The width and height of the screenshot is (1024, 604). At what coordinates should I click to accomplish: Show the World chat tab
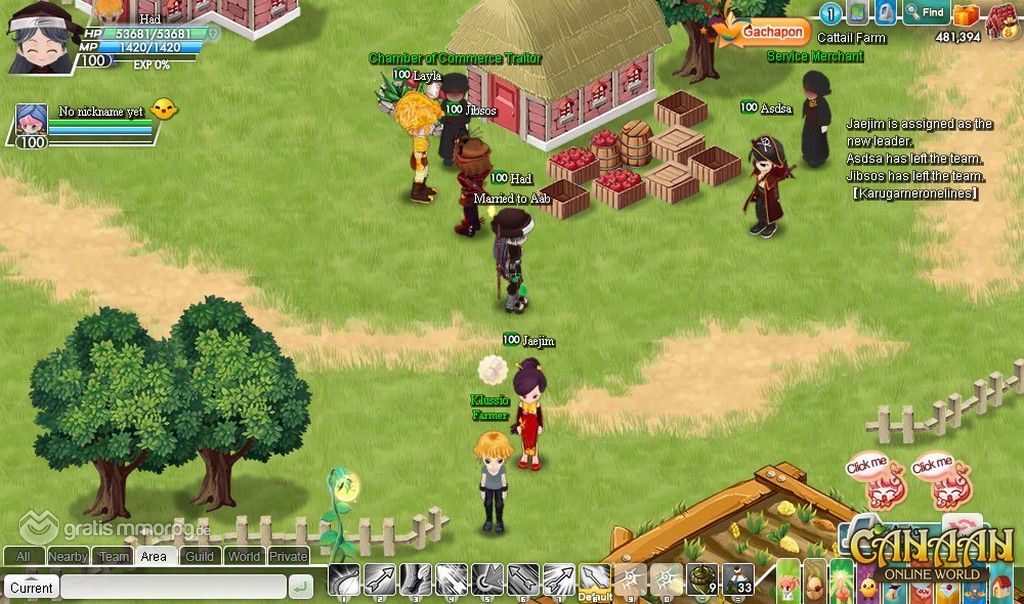click(244, 557)
